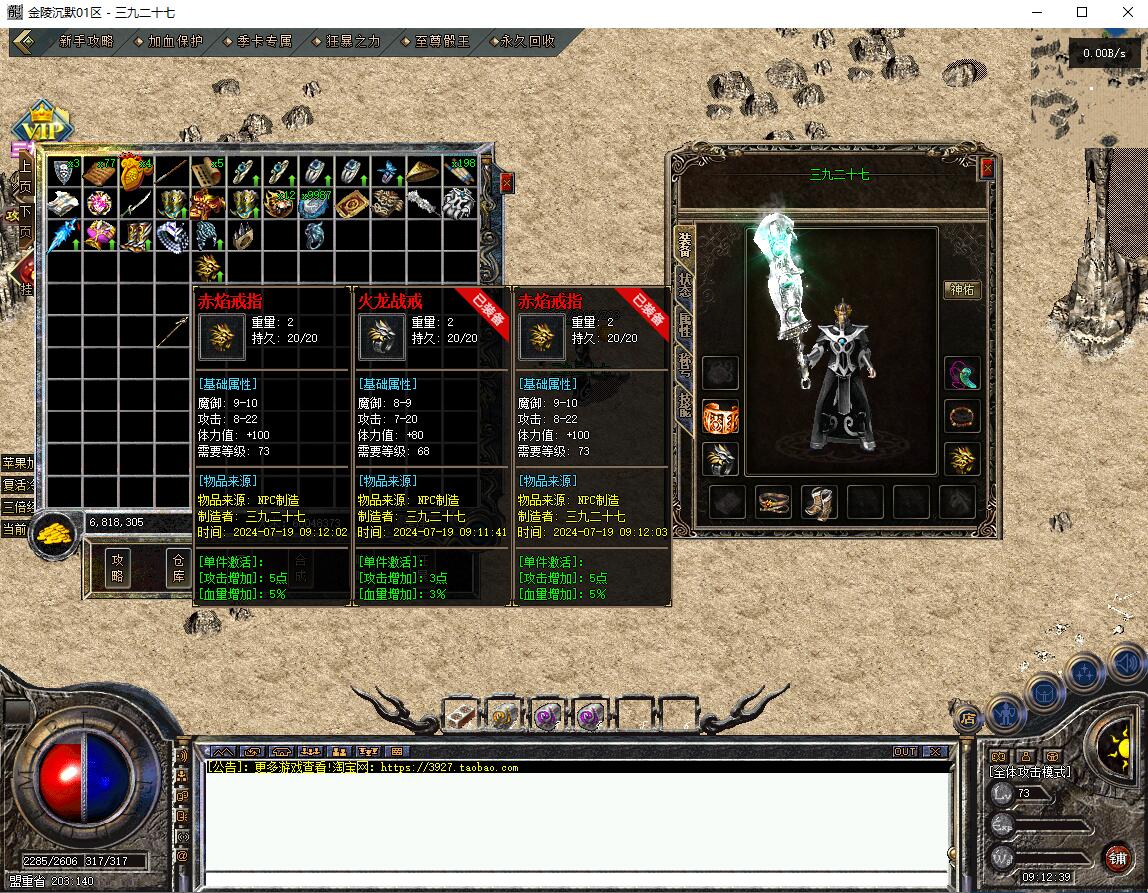
Task: Open the 新手攻略 beginner guide menu
Action: [86, 42]
